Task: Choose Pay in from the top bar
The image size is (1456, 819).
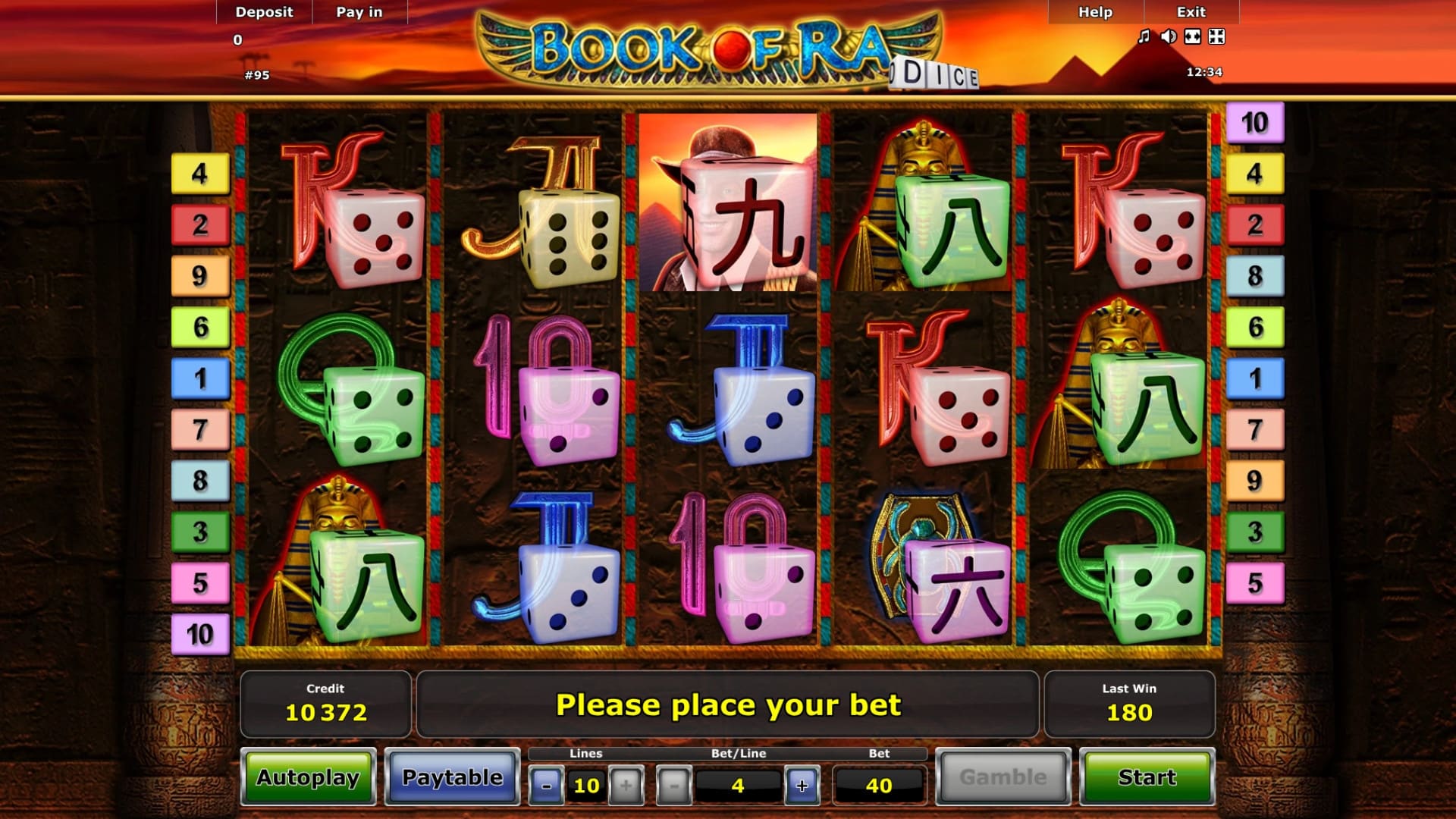Action: (359, 12)
